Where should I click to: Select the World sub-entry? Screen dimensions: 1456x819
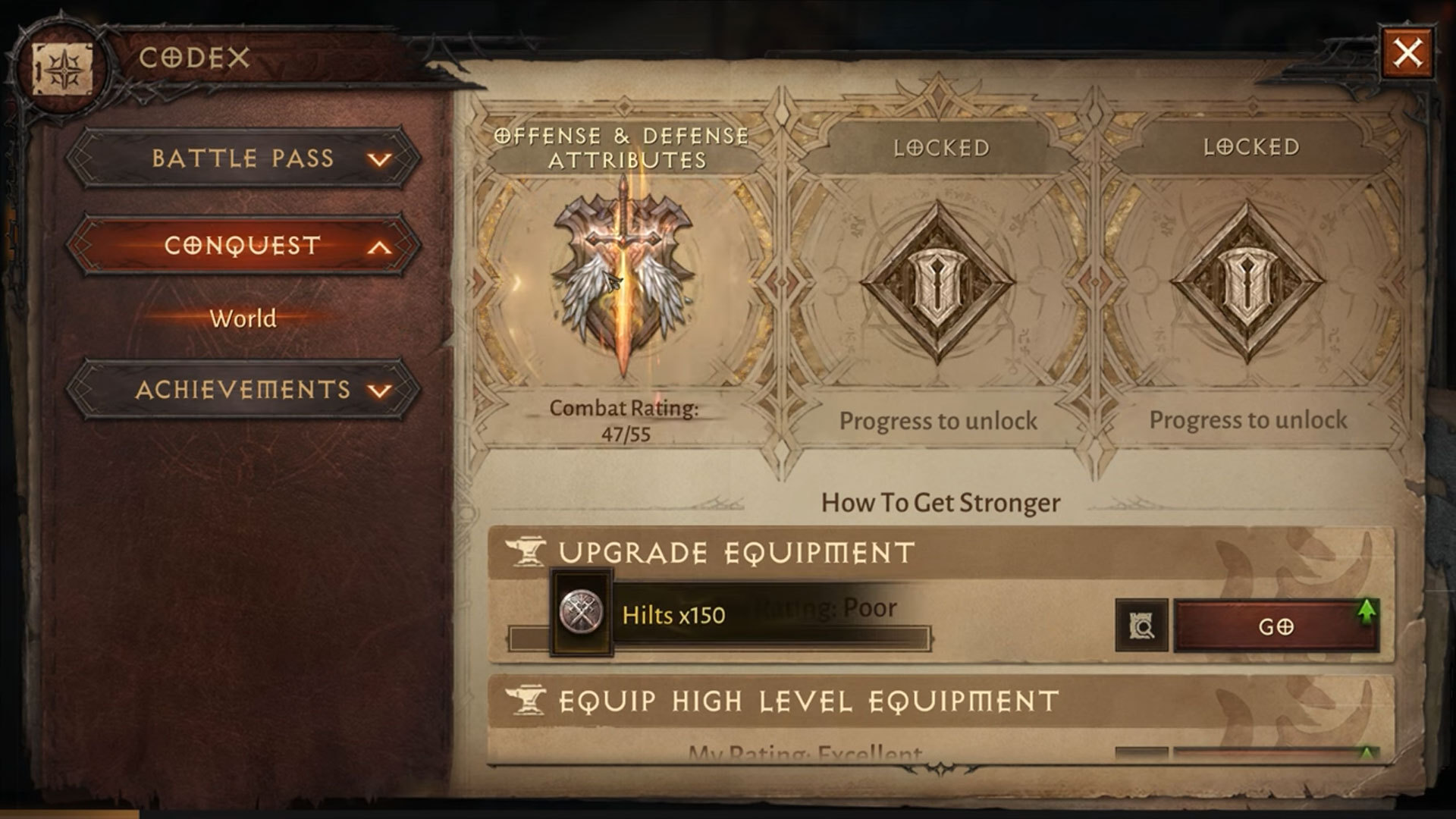click(x=243, y=318)
